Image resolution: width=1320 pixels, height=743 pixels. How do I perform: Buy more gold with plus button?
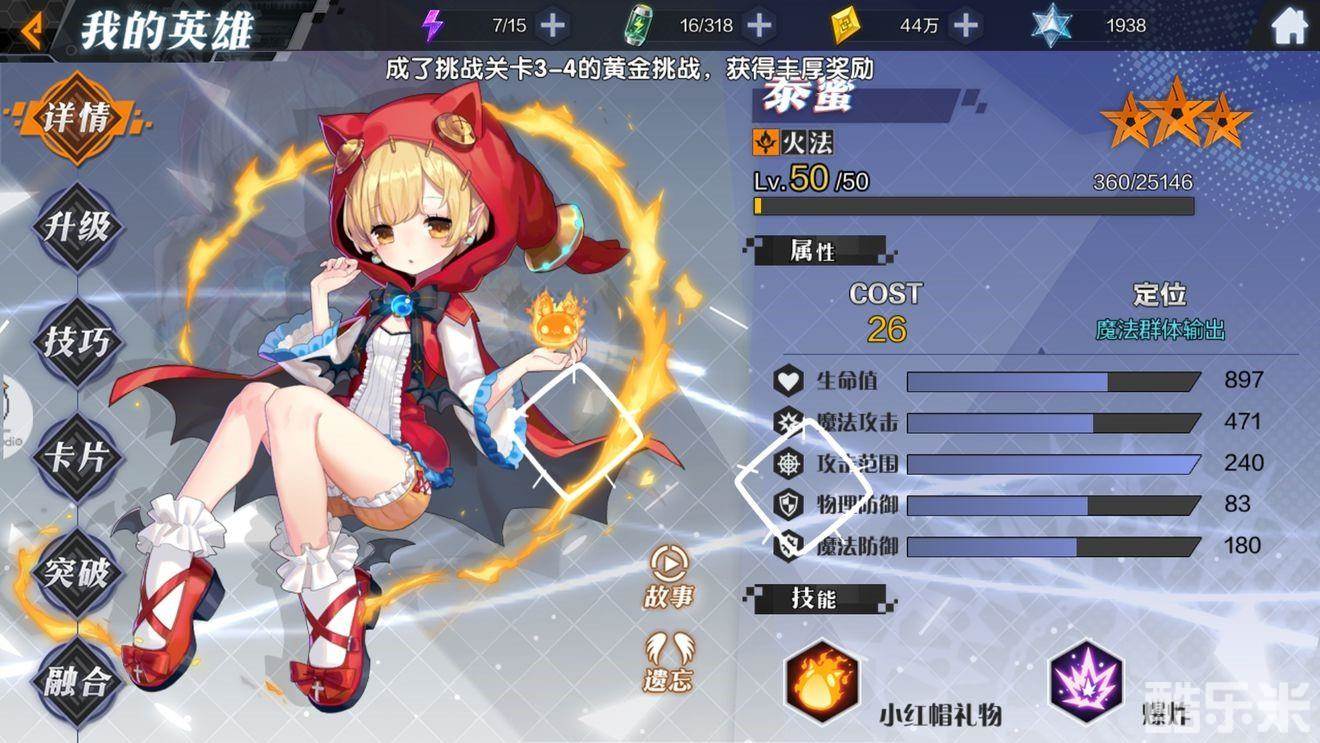tap(965, 25)
